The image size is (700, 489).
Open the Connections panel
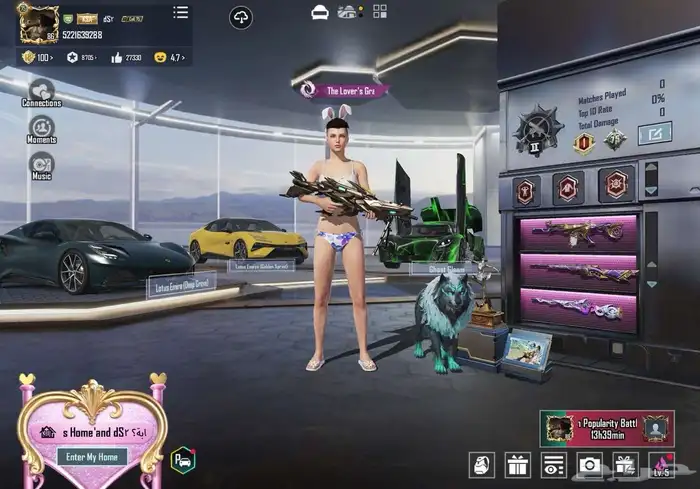coord(42,92)
